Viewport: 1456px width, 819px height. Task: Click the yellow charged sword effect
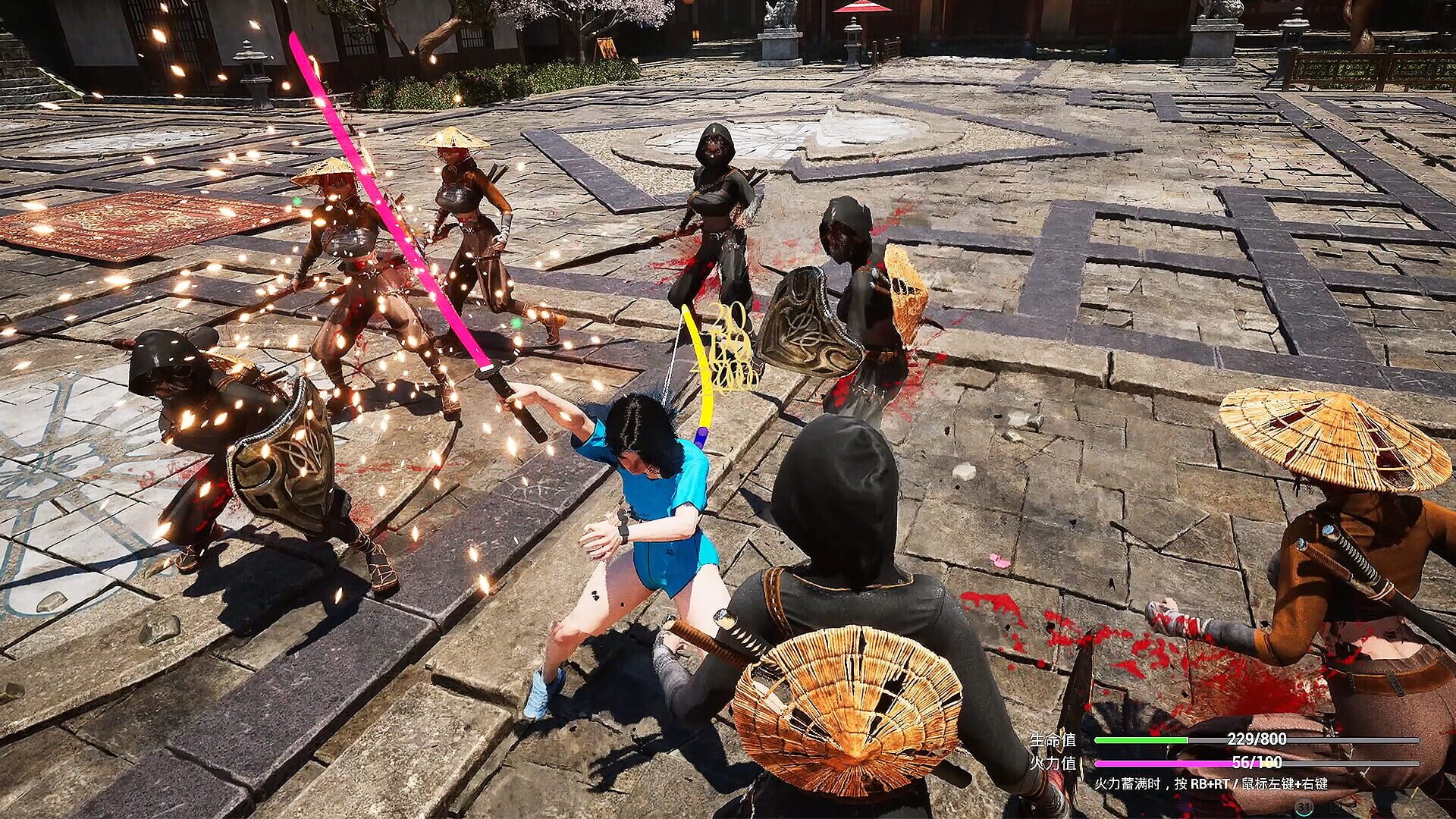[698, 364]
